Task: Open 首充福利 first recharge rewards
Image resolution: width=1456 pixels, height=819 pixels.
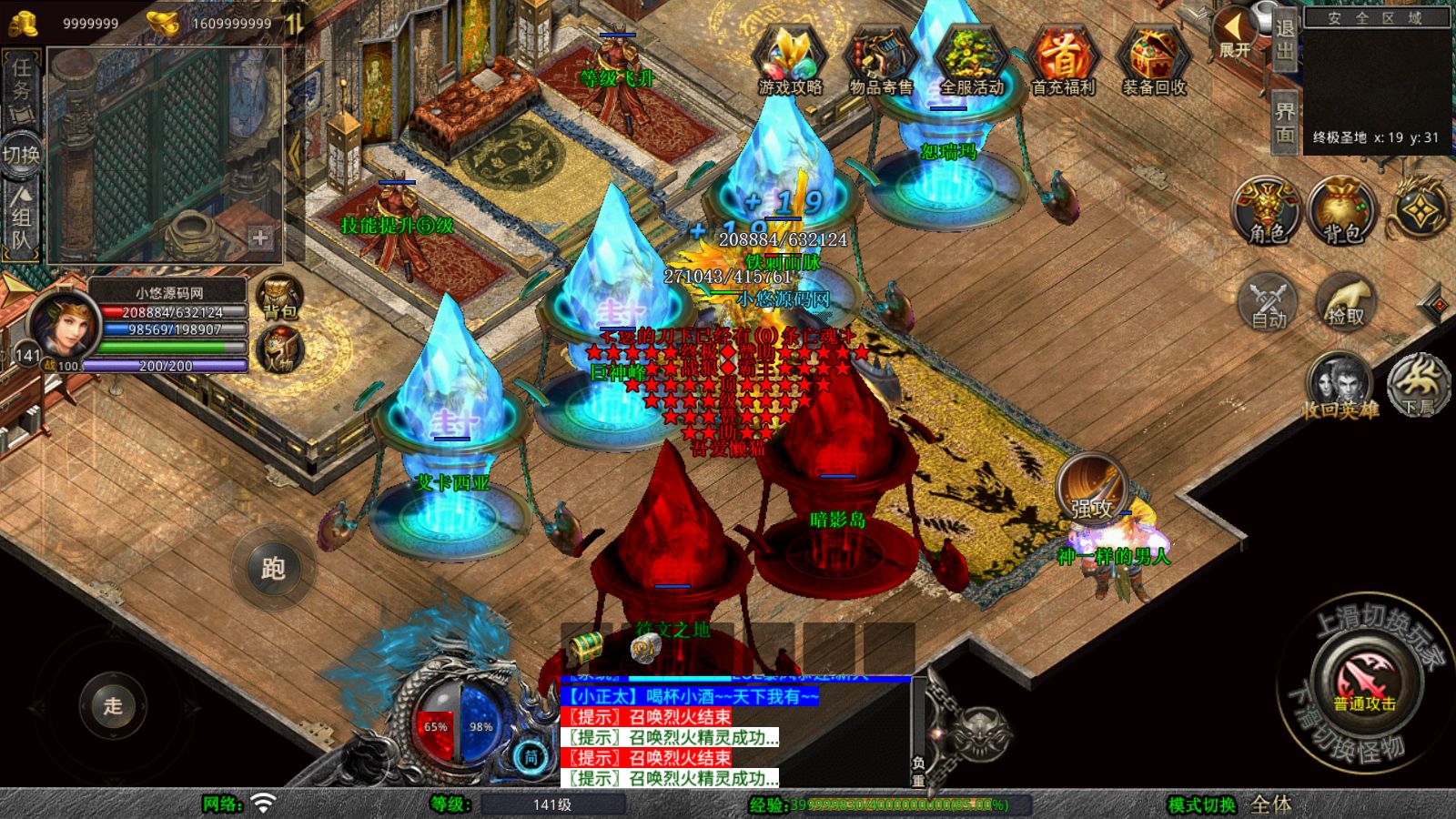Action: click(x=1063, y=60)
